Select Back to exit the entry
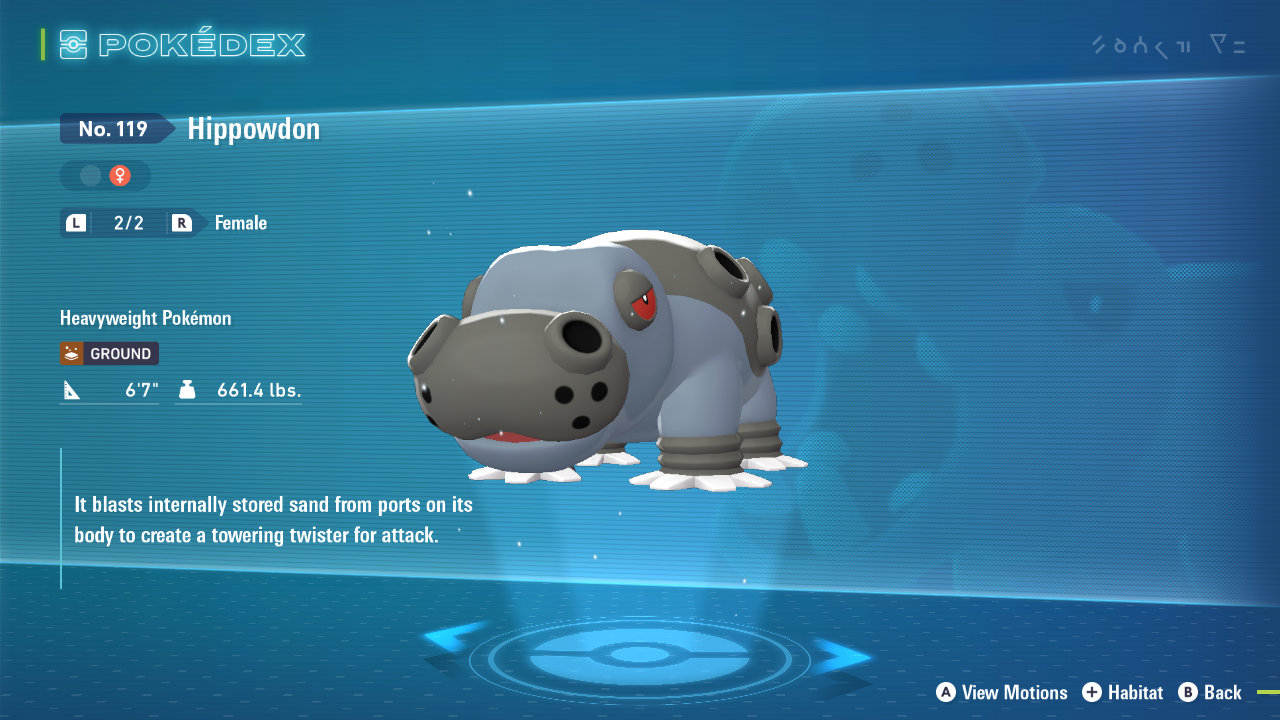 pyautogui.click(x=1224, y=692)
